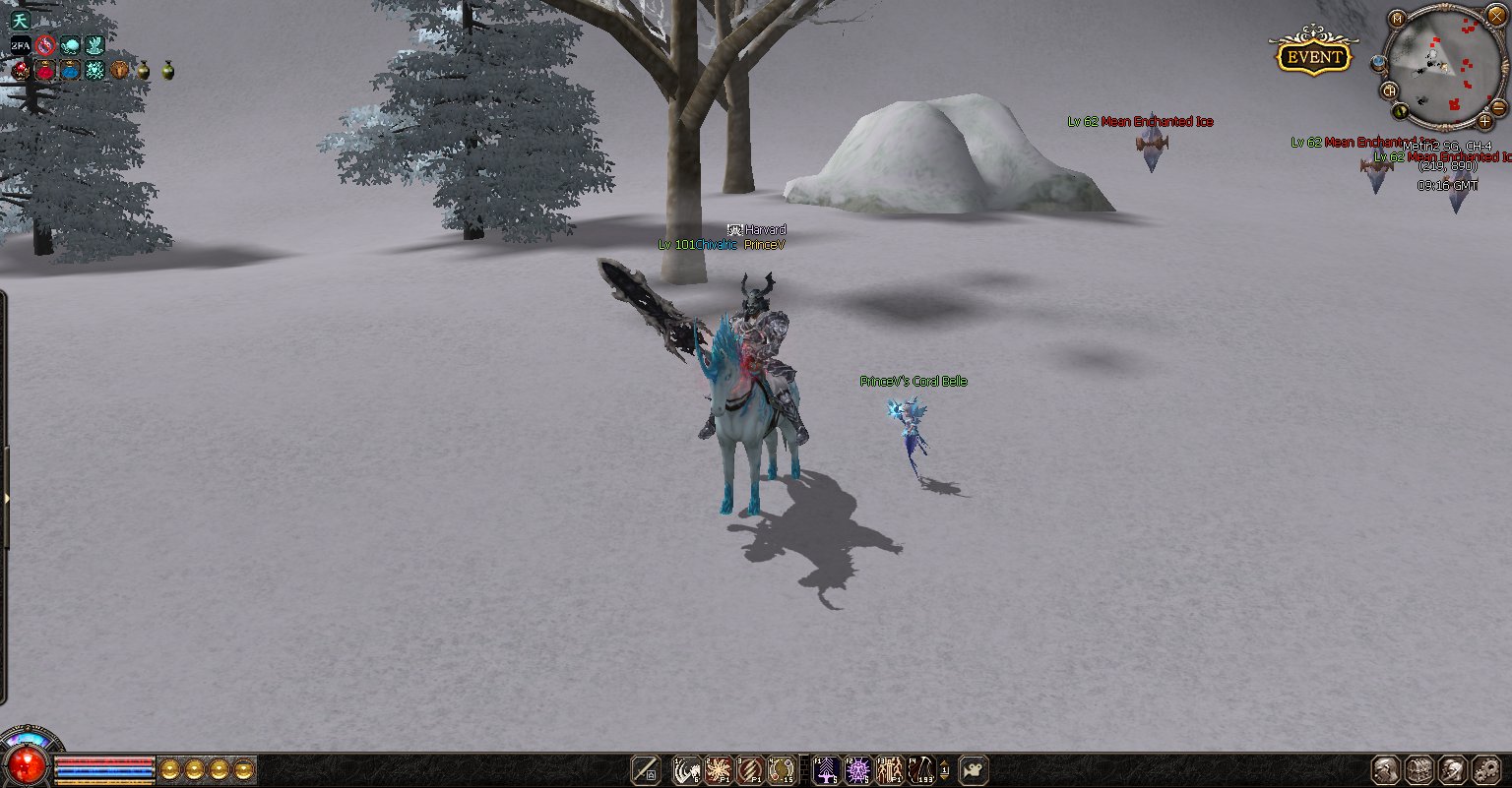
Task: Zoom out the minimap with minus button
Action: pyautogui.click(x=1499, y=106)
